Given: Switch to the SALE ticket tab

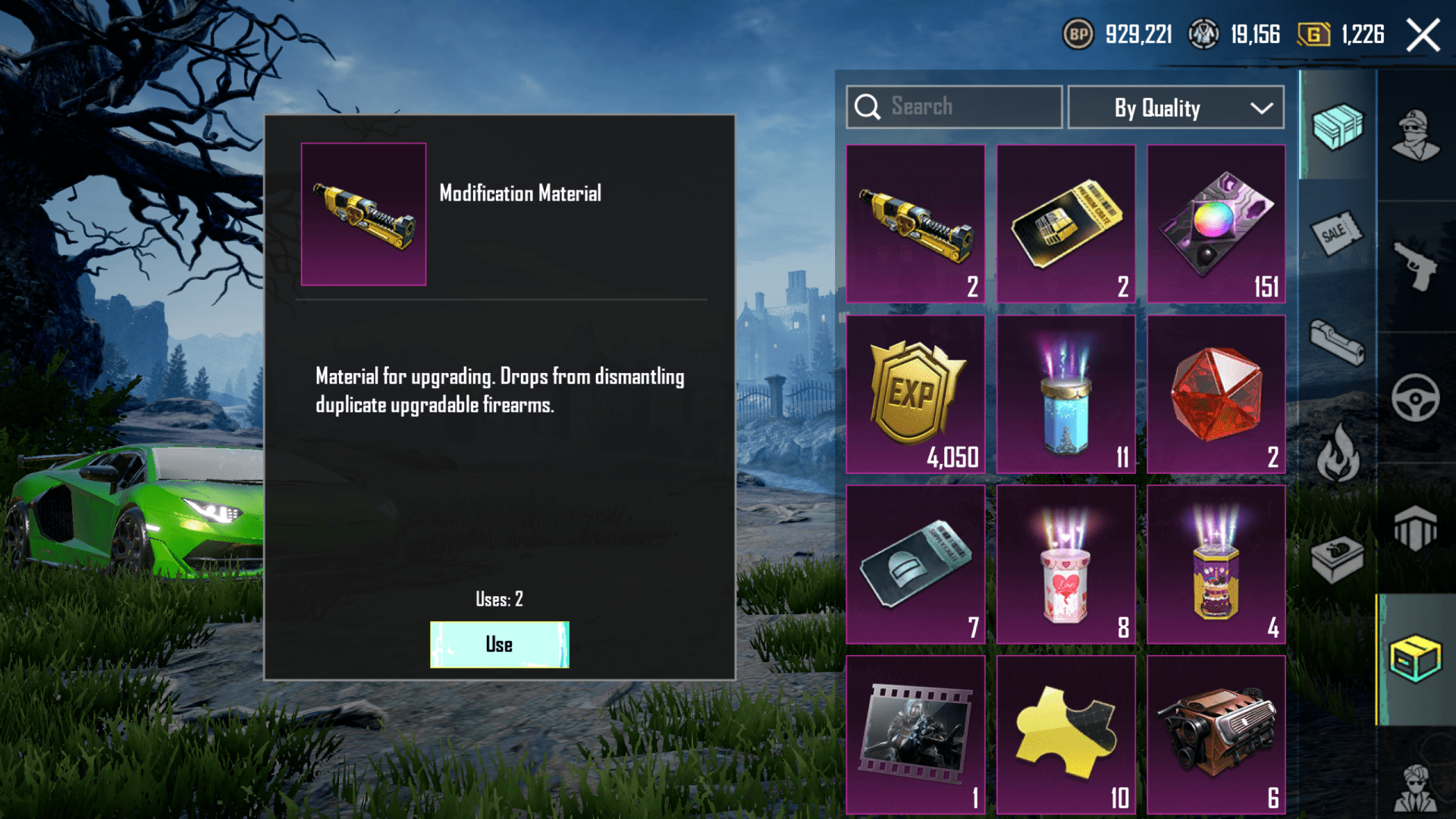Looking at the screenshot, I should pos(1336,233).
